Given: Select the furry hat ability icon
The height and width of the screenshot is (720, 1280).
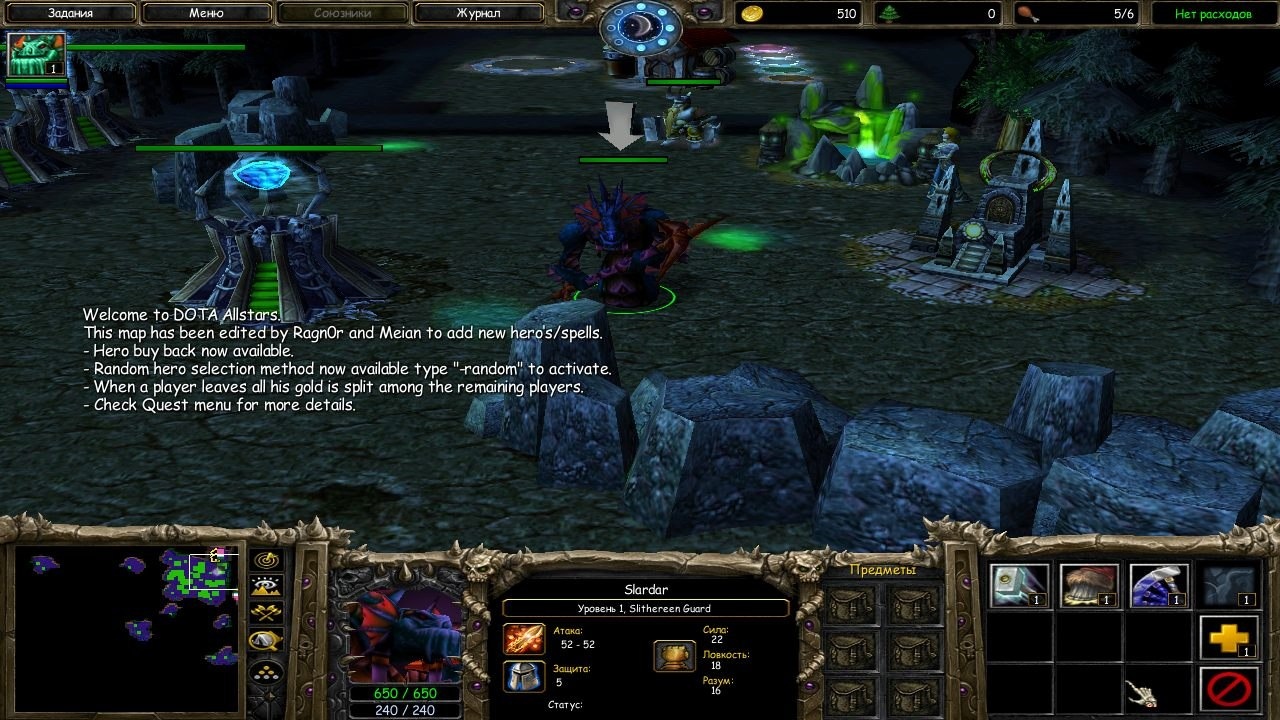Looking at the screenshot, I should pyautogui.click(x=1089, y=586).
